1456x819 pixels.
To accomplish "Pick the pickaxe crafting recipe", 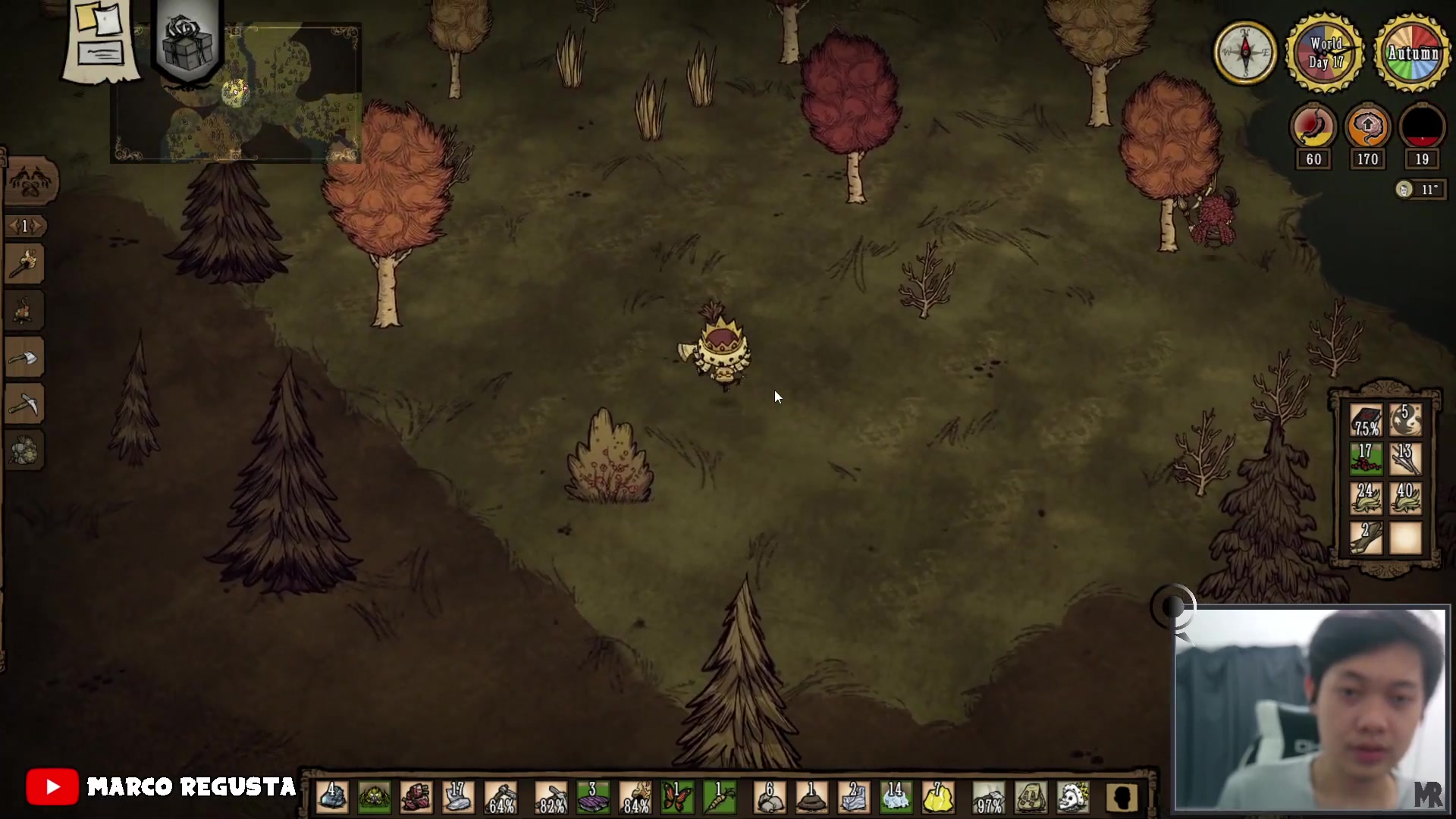I will [x=25, y=405].
